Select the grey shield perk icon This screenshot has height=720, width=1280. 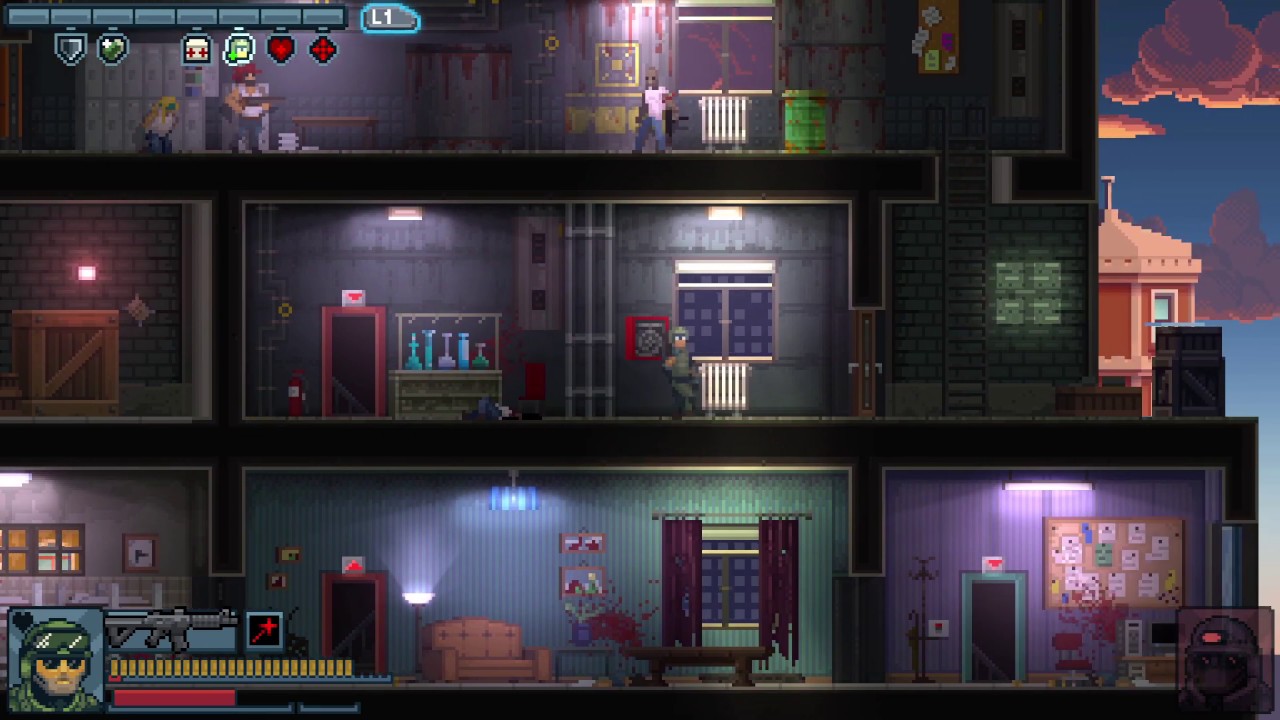coord(70,48)
